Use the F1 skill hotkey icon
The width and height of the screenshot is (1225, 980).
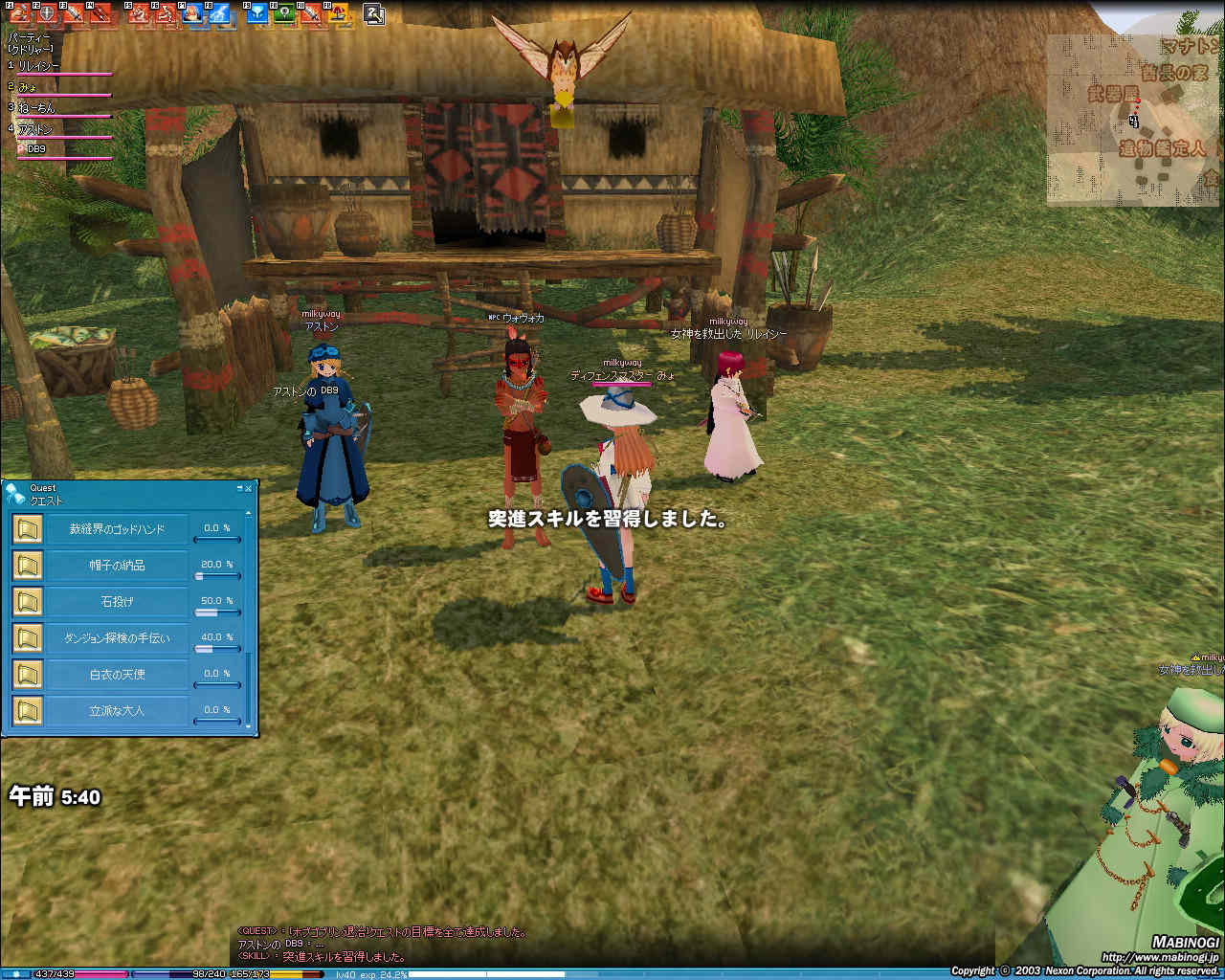pyautogui.click(x=19, y=13)
